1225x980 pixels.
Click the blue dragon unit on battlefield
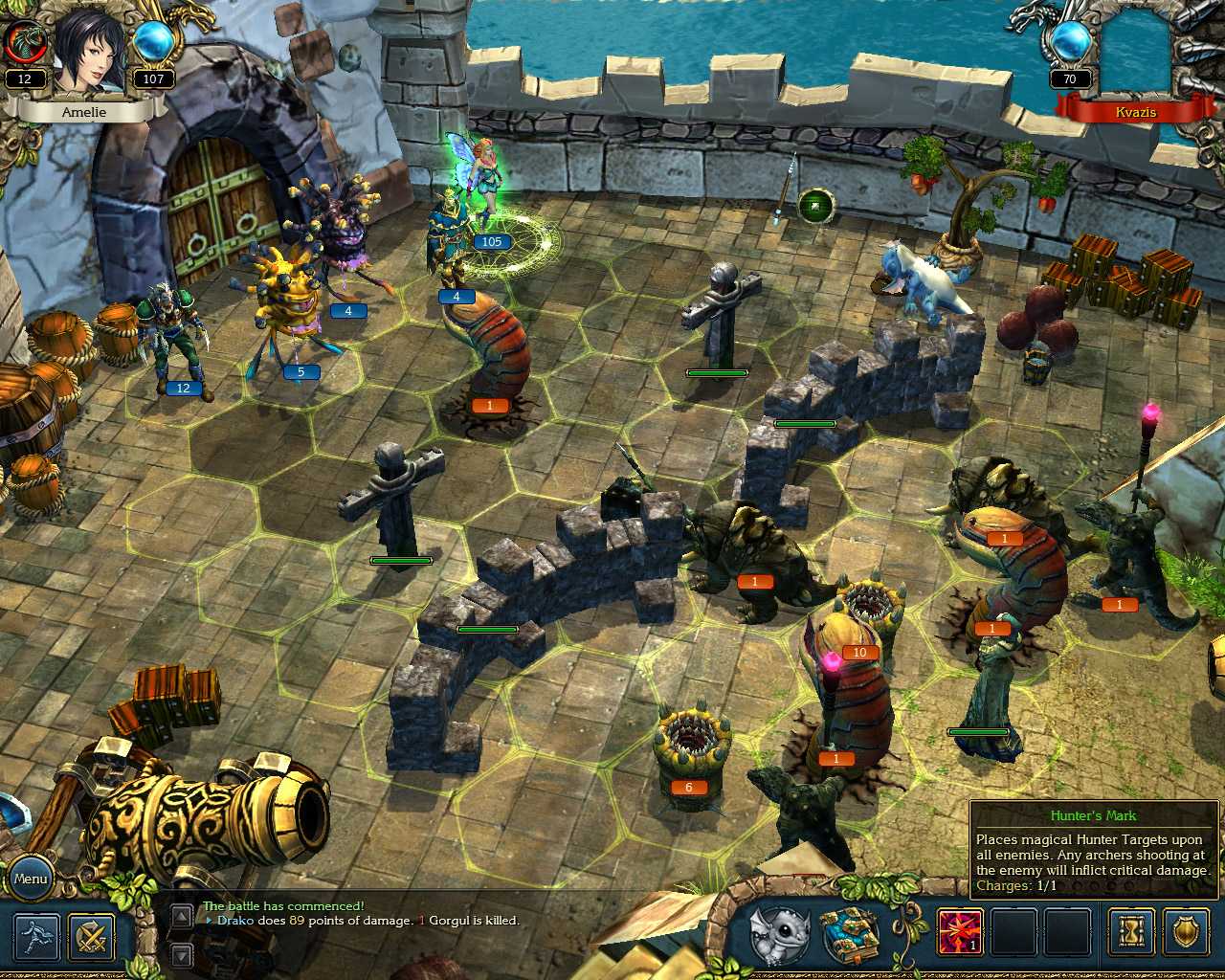[x=924, y=282]
